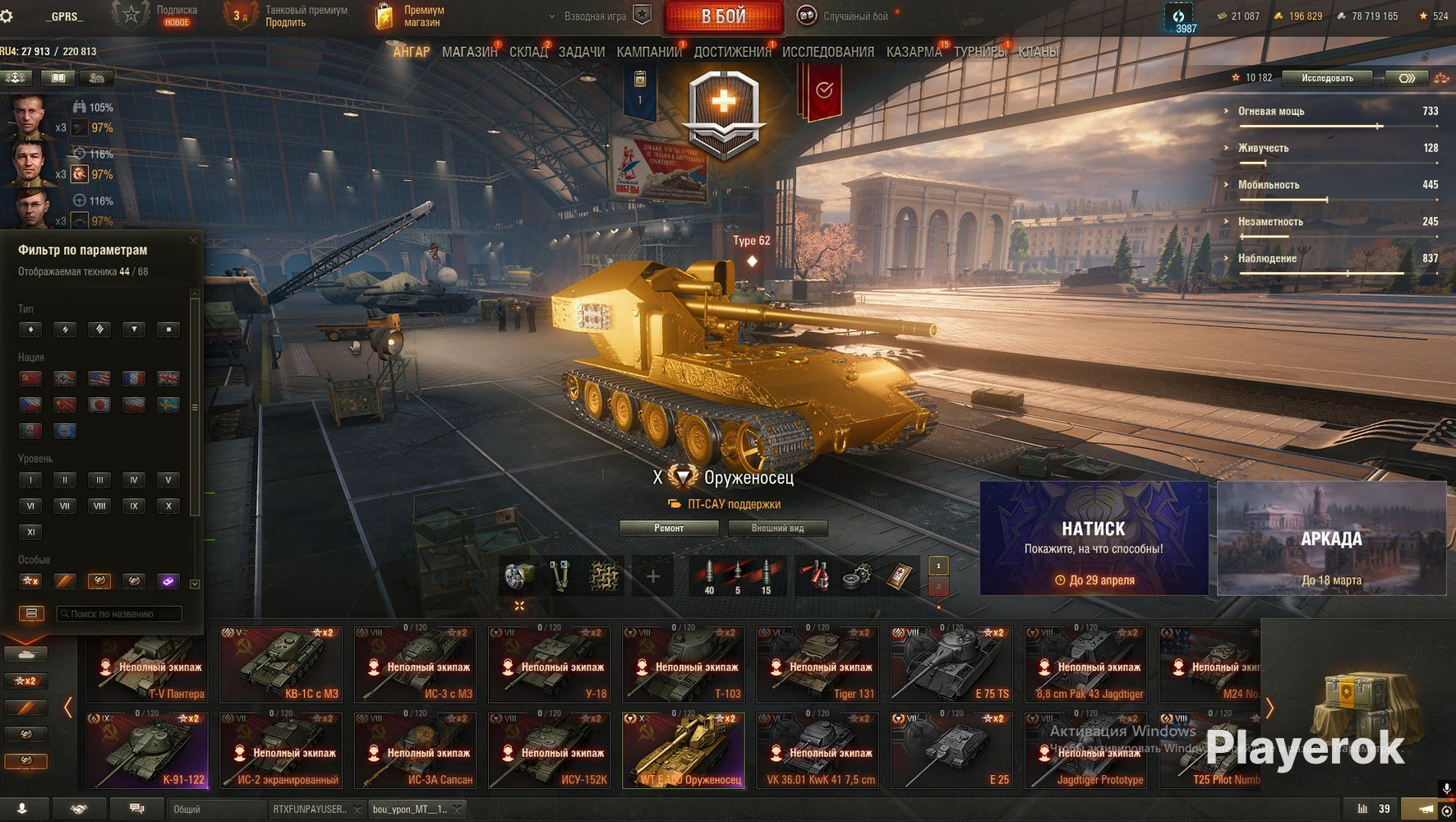
Task: Go to the КАЗАРМА tab
Action: [914, 52]
